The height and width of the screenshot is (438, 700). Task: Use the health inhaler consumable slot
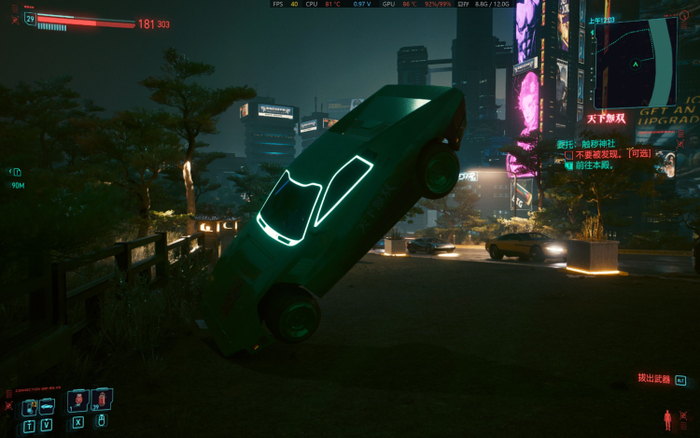click(x=77, y=401)
